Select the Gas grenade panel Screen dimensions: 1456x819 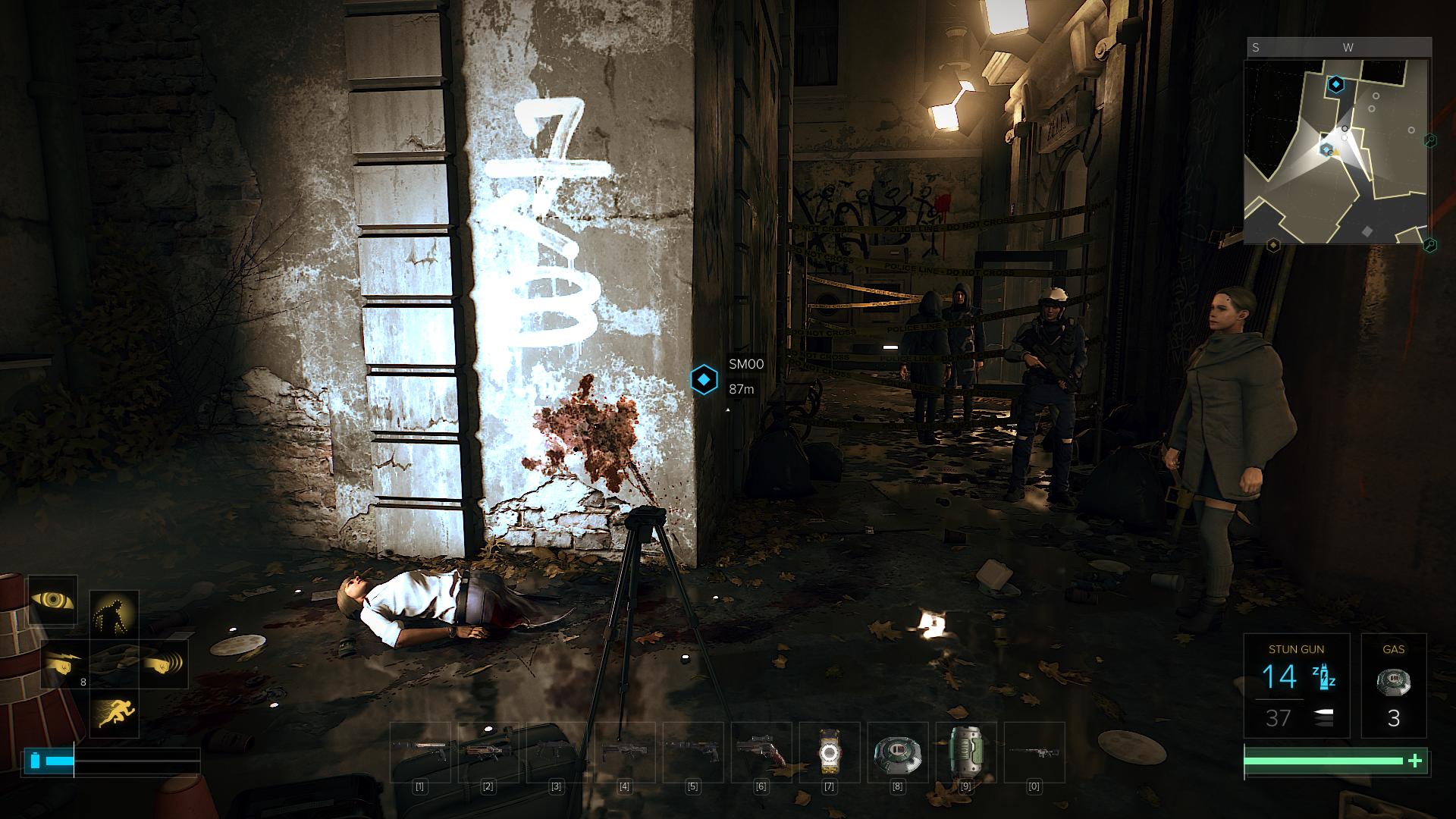(x=1393, y=686)
